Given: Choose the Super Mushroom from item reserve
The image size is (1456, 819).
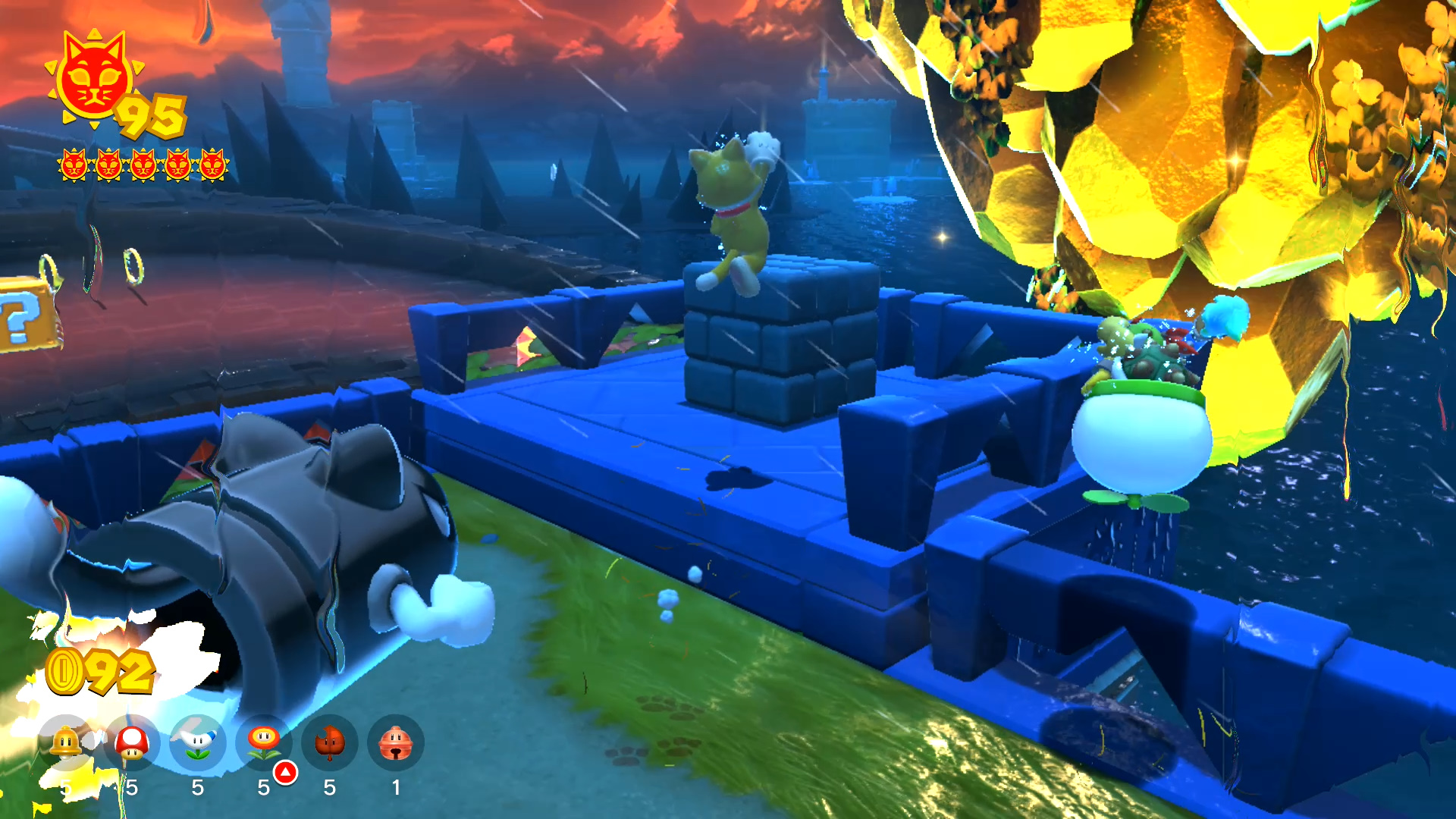Looking at the screenshot, I should click(132, 742).
